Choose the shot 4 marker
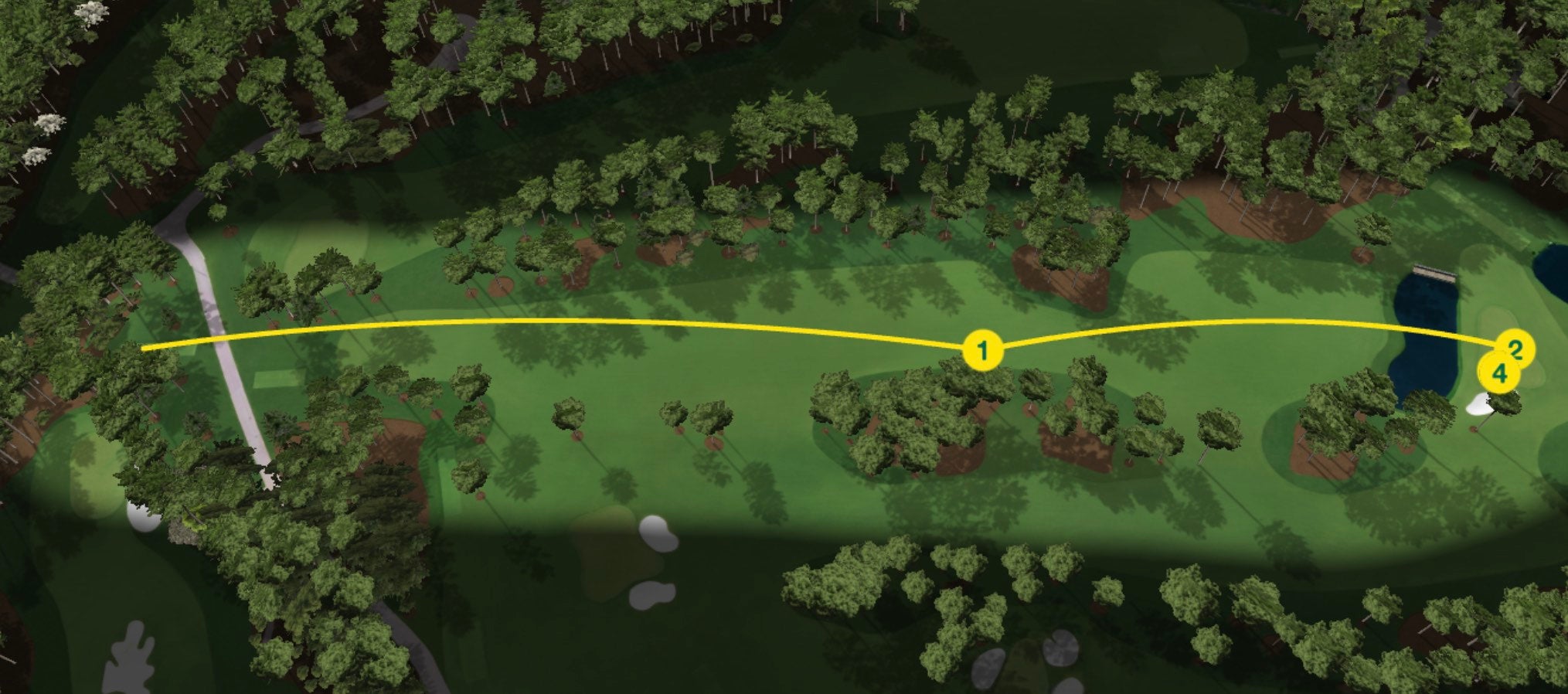Viewport: 1568px width, 694px height. coord(1498,375)
